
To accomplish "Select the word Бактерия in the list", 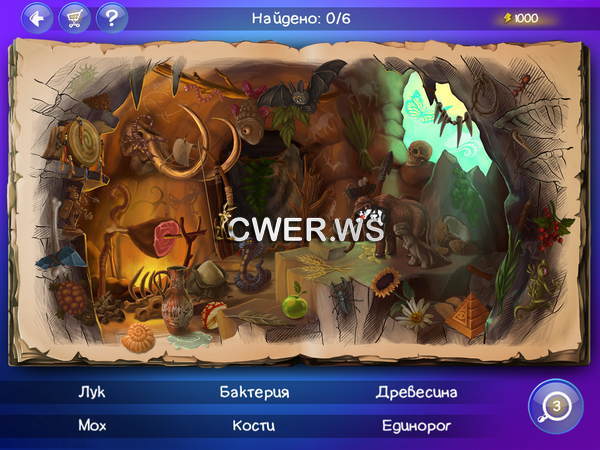I will [x=254, y=392].
